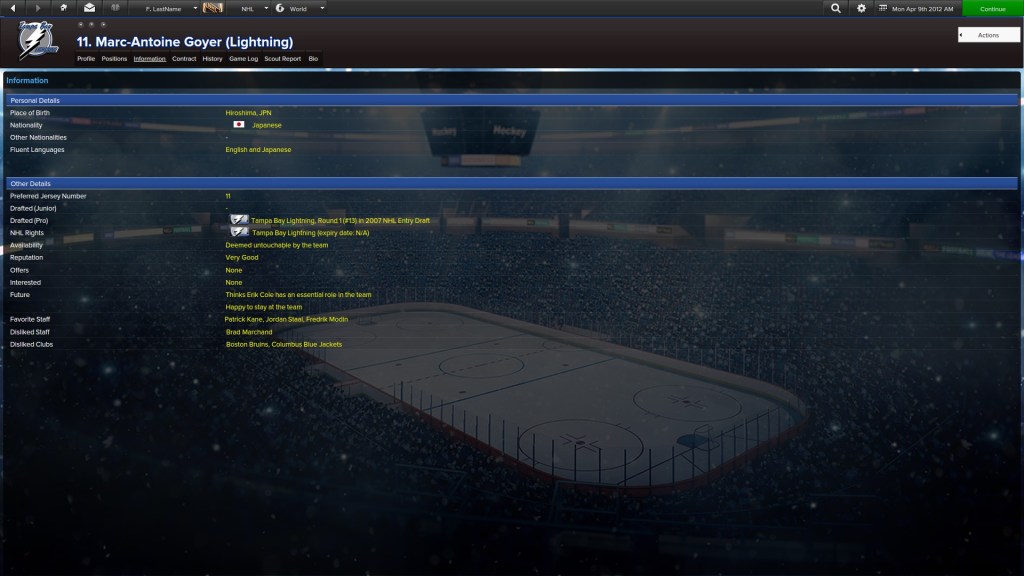Open the F. LastName manager dropdown
The image size is (1024, 576).
tap(171, 9)
